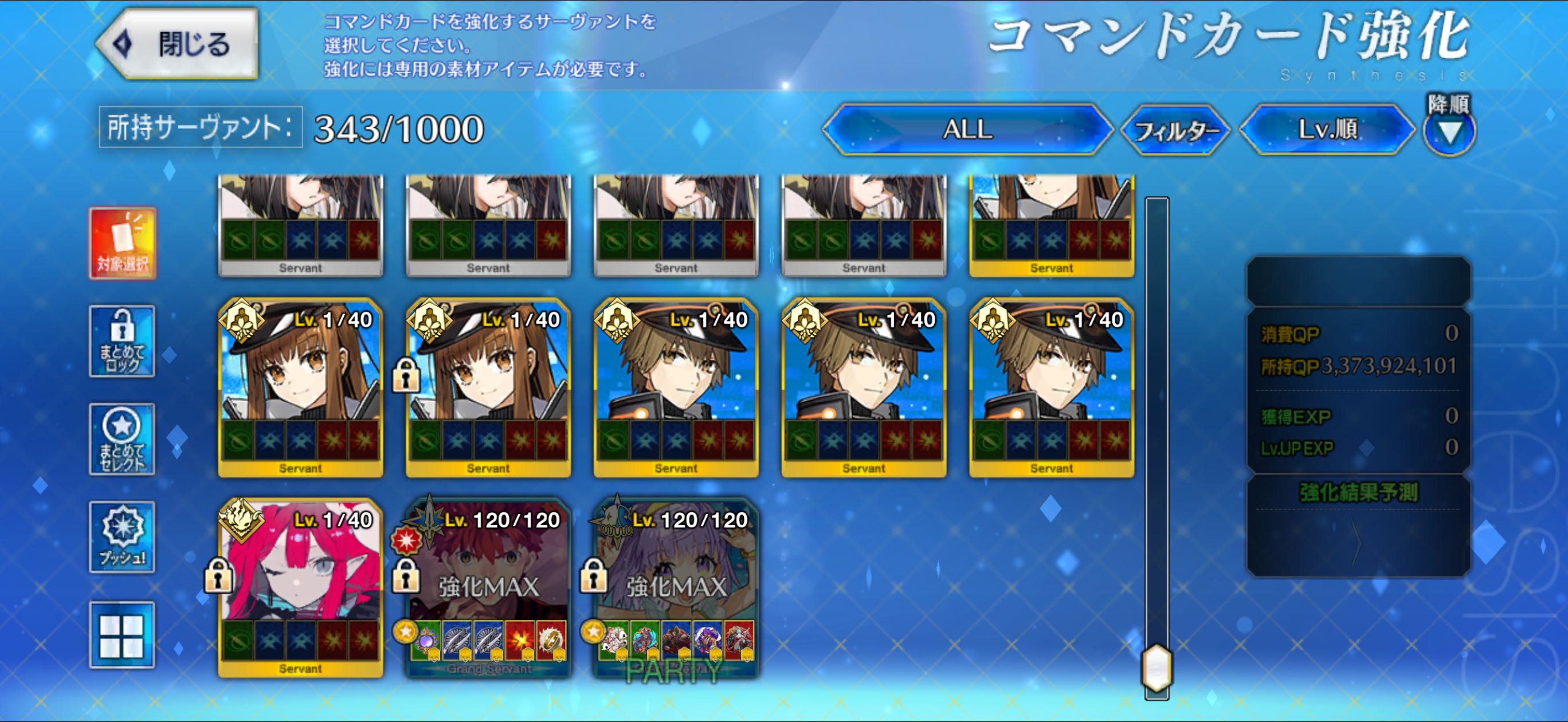Select the locked brown-haired girl servant card
The width and height of the screenshot is (1568, 722).
click(x=488, y=387)
